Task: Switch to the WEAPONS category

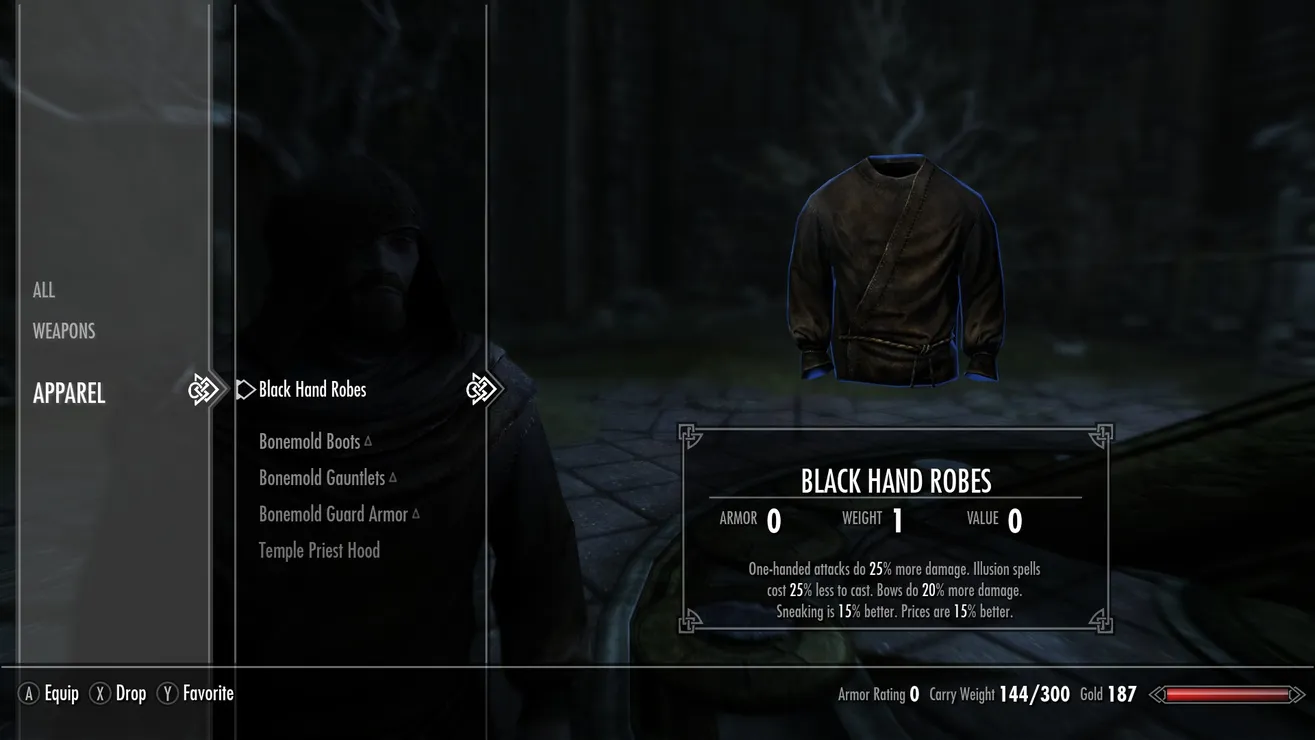Action: pos(64,331)
